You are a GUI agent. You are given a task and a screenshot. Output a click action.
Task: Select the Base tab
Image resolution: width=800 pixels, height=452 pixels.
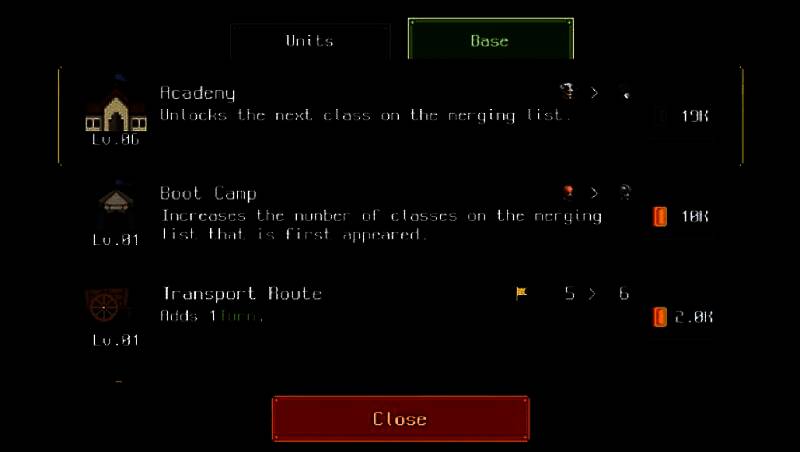click(490, 41)
